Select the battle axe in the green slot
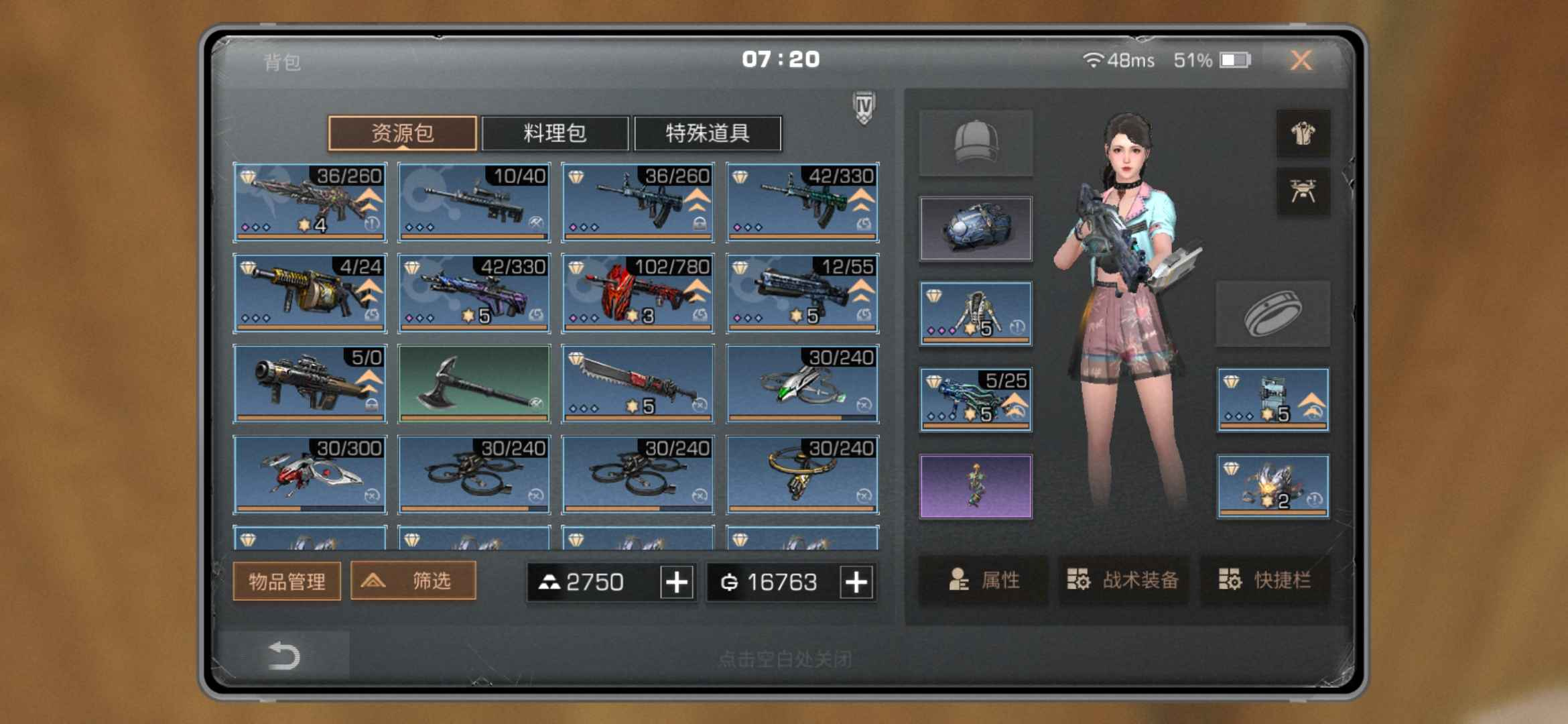This screenshot has height=724, width=1568. [474, 383]
